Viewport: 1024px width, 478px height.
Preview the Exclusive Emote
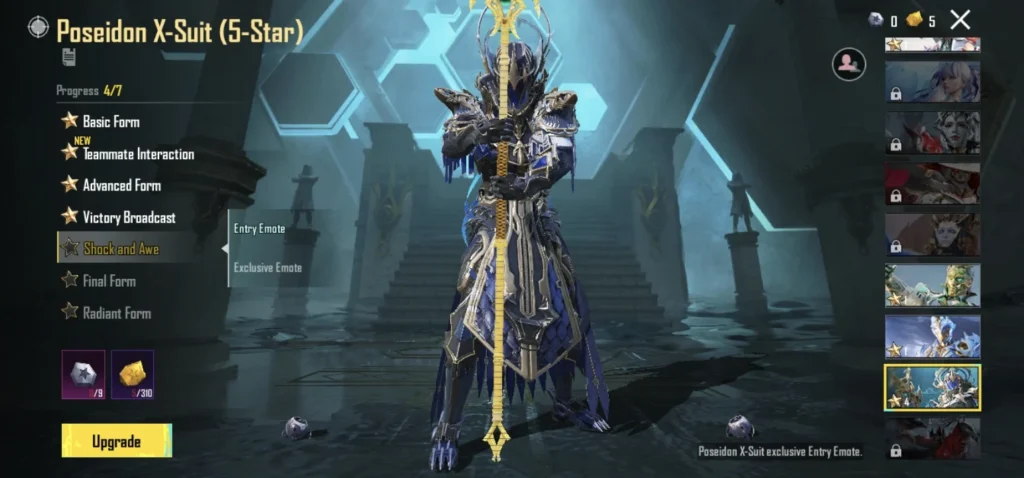(267, 267)
